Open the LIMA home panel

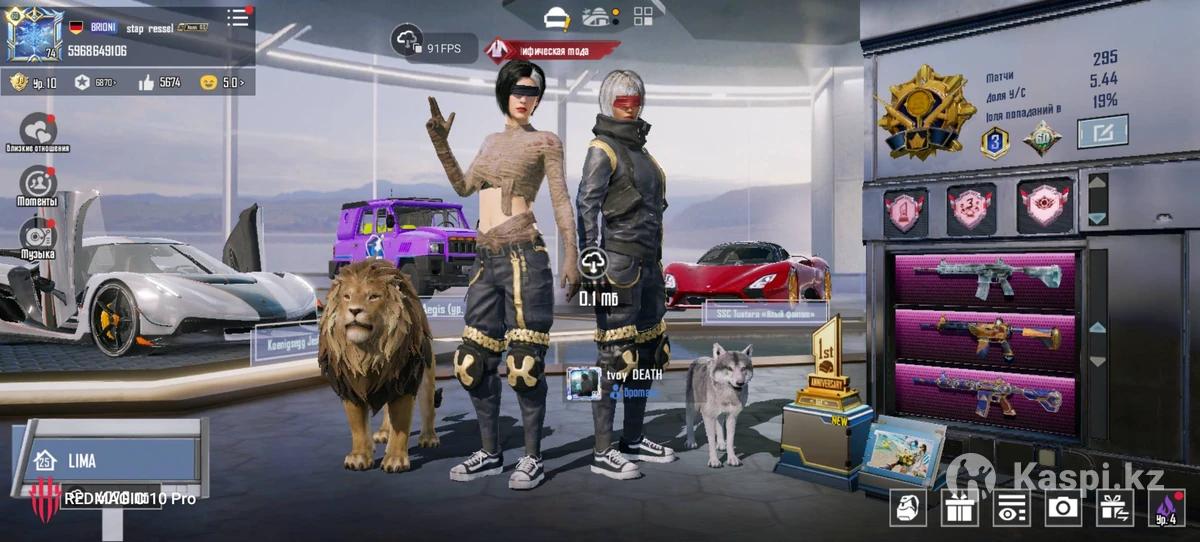click(x=110, y=461)
